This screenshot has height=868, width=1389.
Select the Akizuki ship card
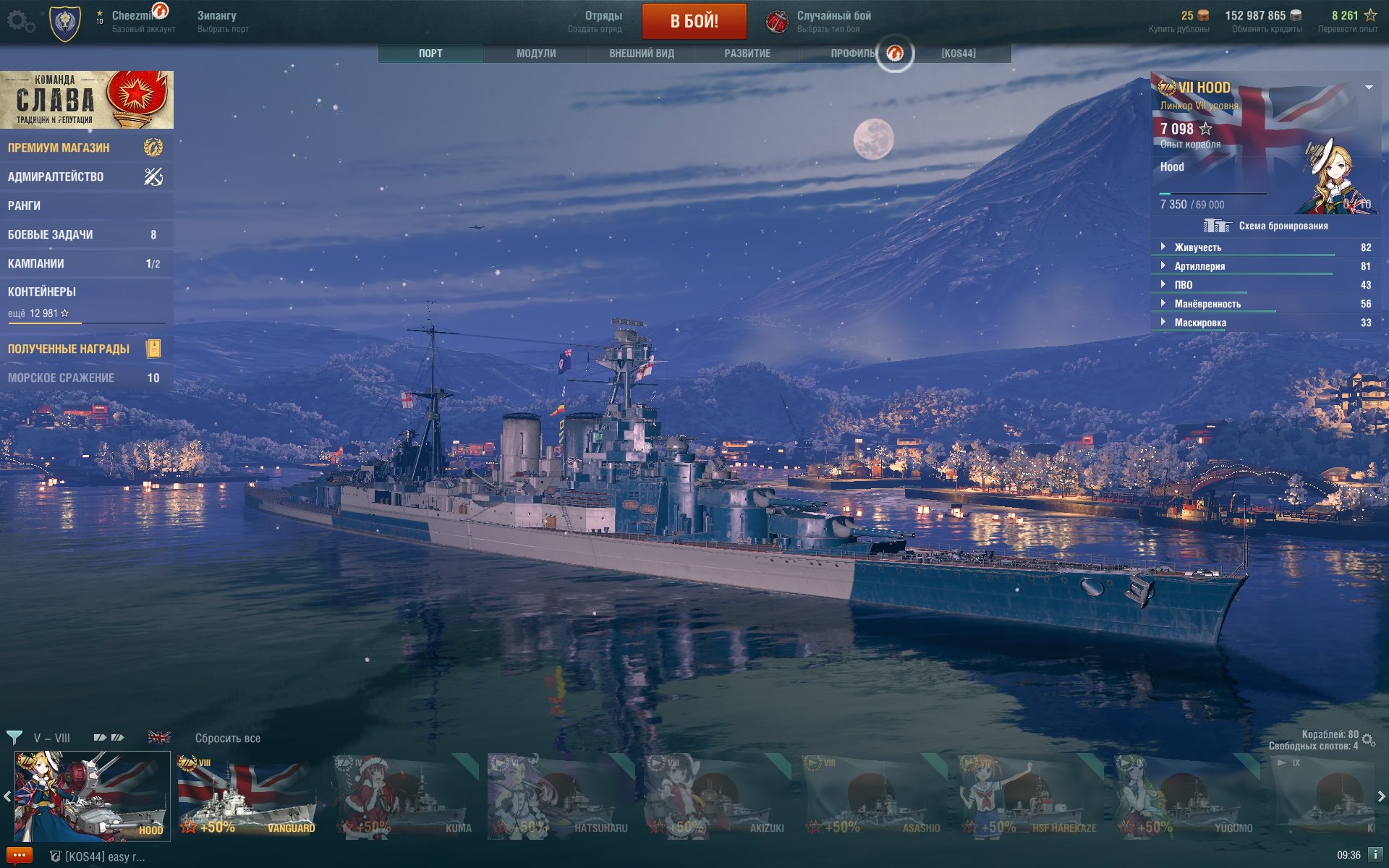pos(715,796)
